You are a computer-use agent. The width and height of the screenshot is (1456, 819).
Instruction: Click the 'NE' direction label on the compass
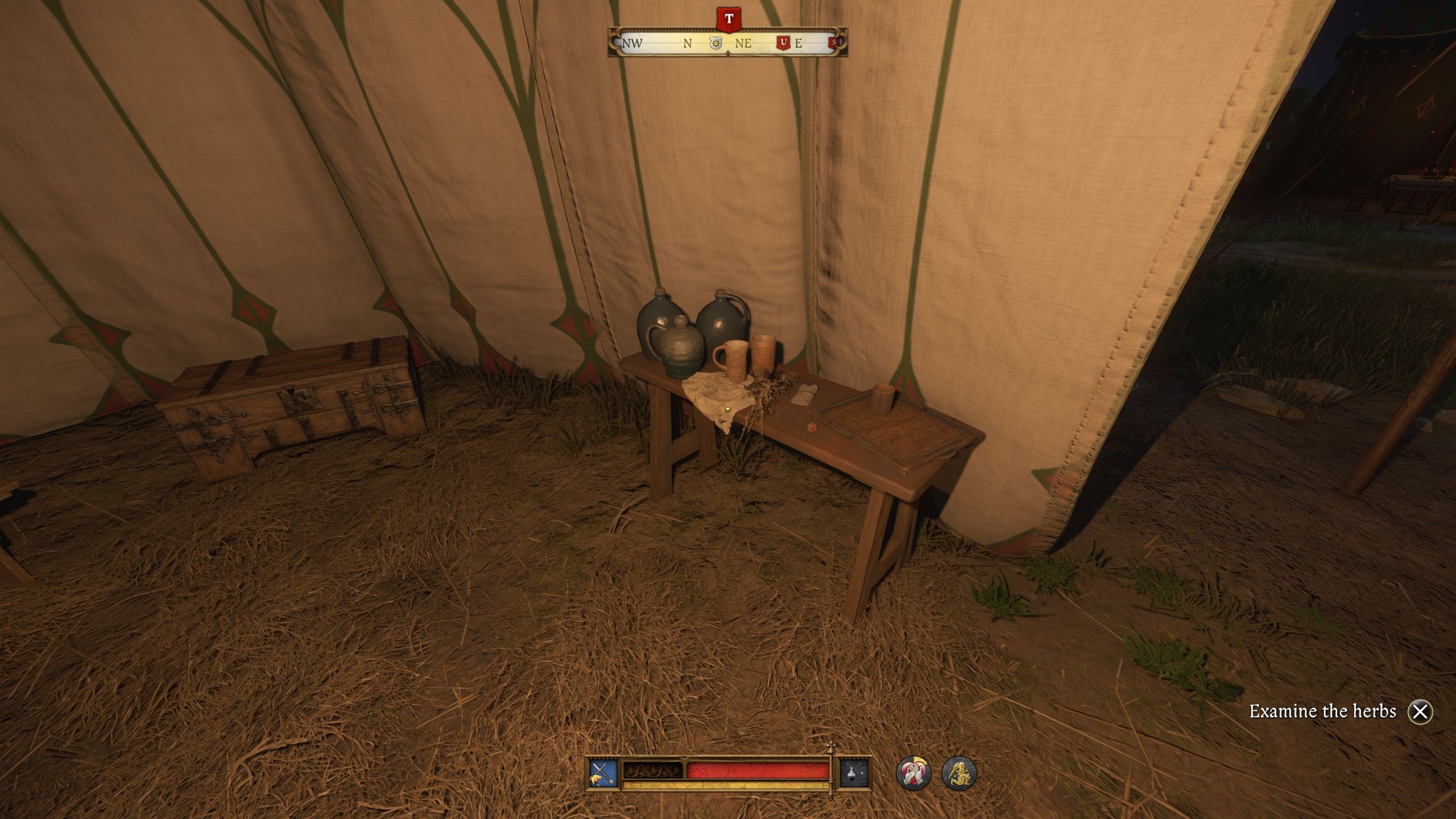744,43
